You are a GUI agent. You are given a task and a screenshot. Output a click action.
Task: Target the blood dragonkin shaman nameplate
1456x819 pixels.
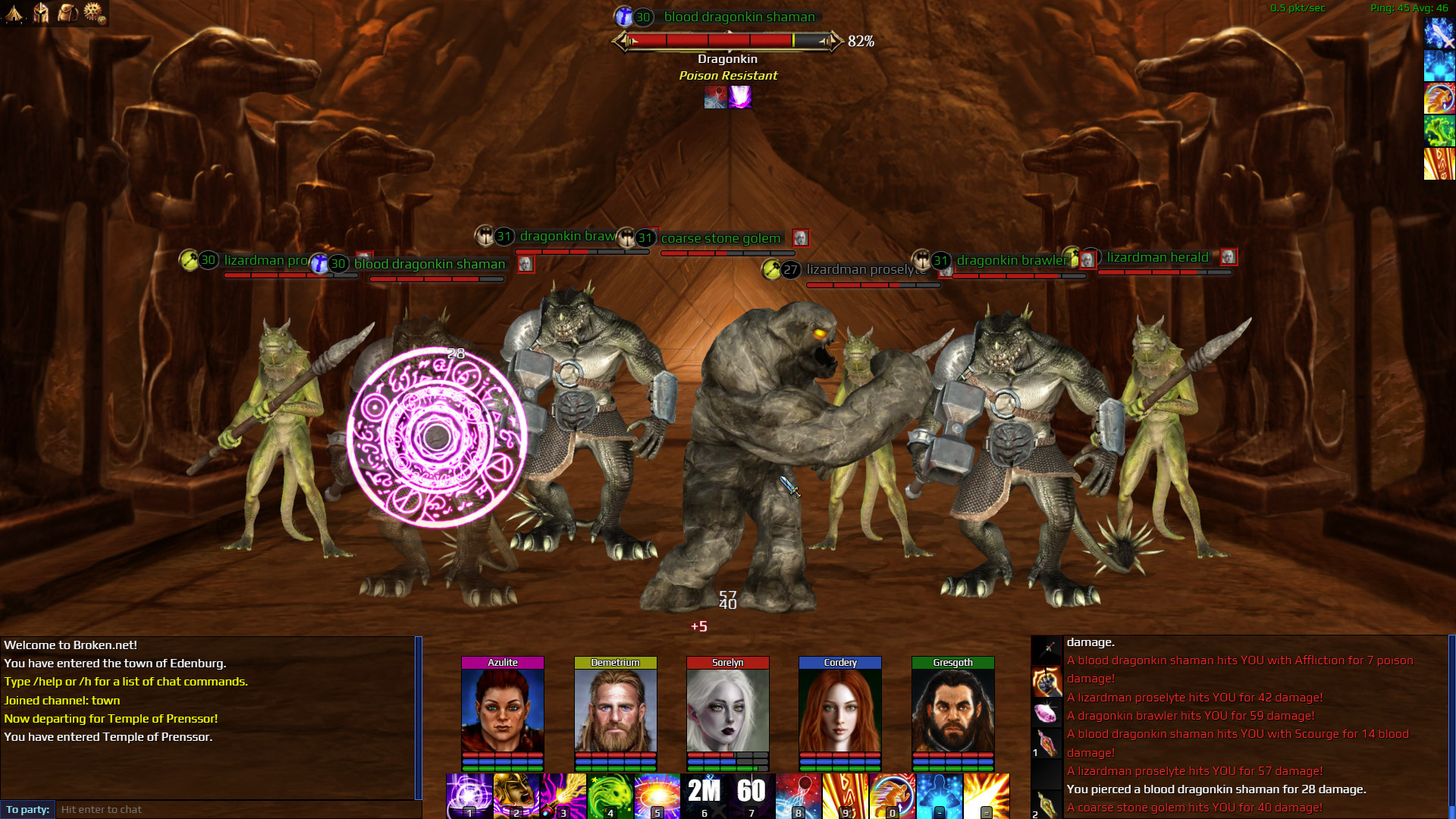pyautogui.click(x=739, y=17)
